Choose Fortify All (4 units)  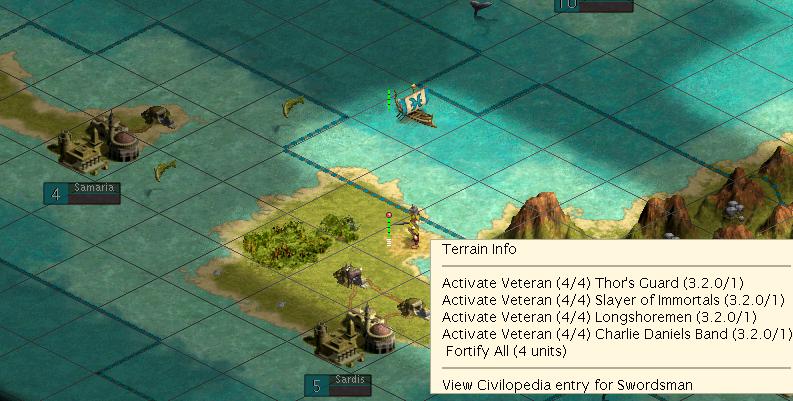coord(505,351)
